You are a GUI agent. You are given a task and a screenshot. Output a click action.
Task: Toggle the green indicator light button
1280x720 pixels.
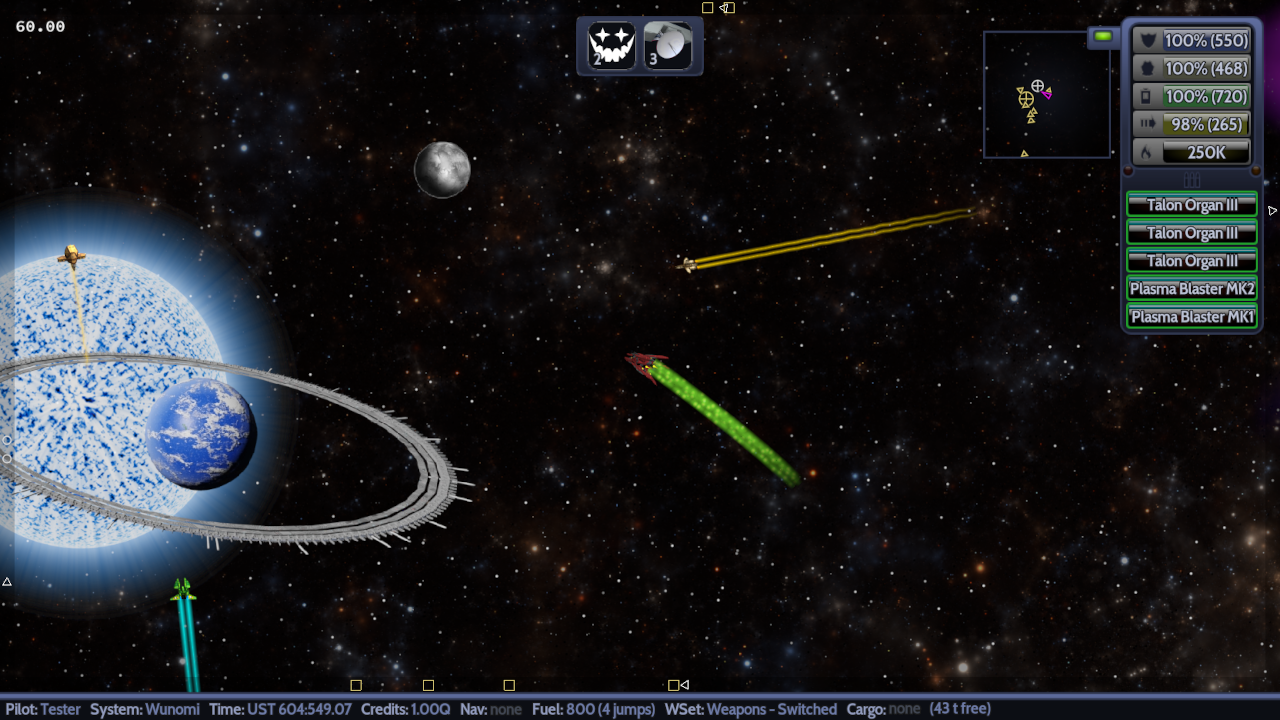(1103, 37)
